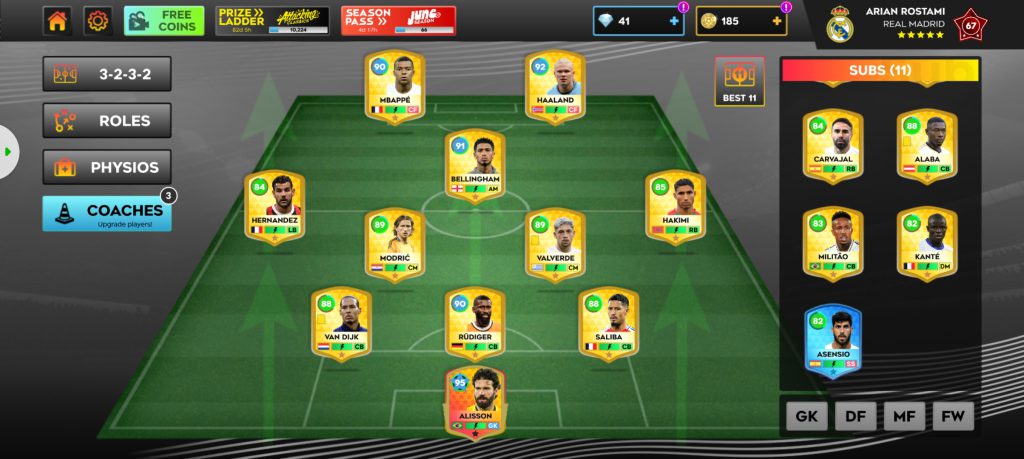Show forwards with FW filter
The height and width of the screenshot is (459, 1024).
click(953, 416)
